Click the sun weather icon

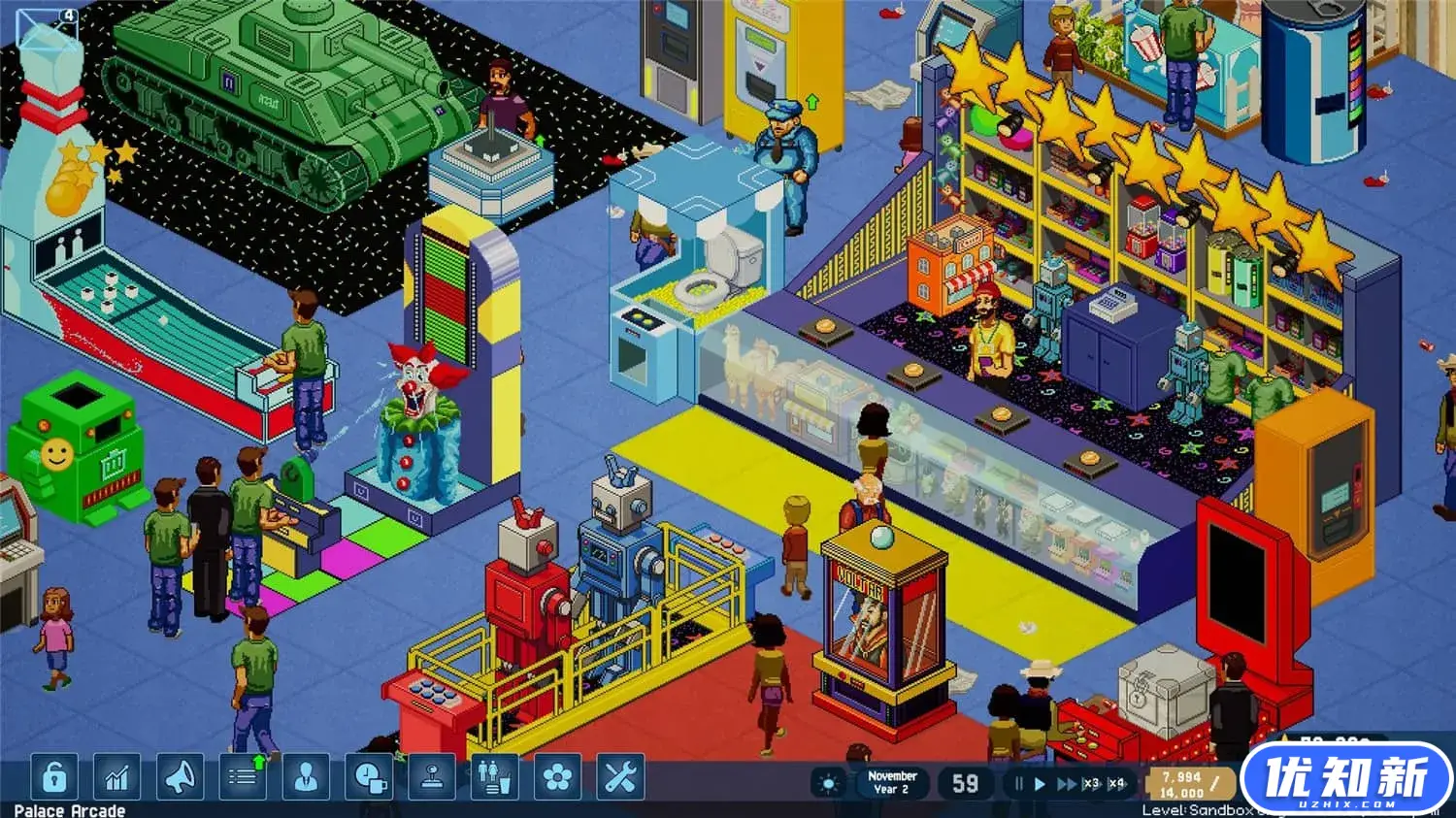(830, 781)
